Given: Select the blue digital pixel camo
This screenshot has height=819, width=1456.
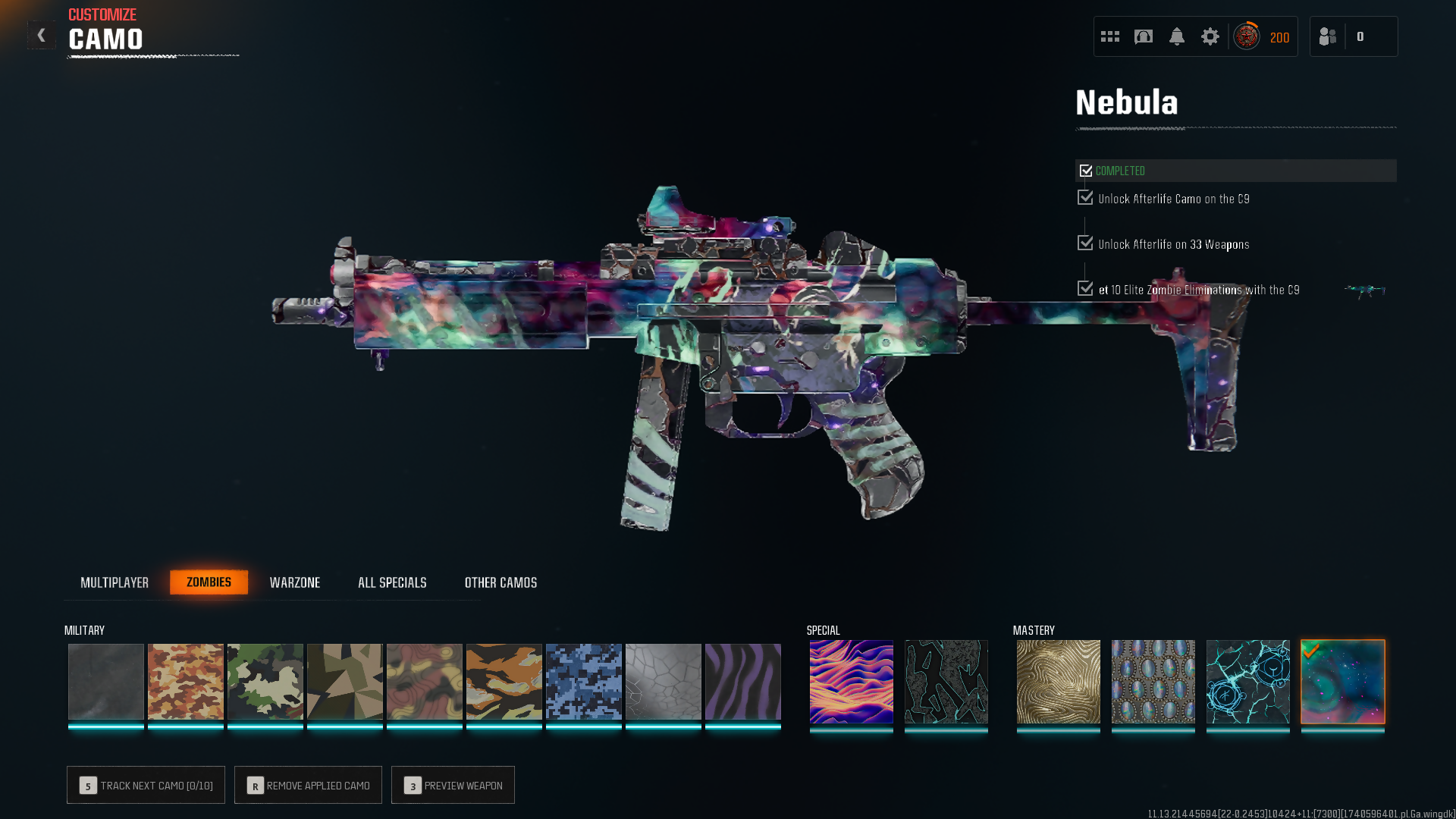Looking at the screenshot, I should [583, 681].
